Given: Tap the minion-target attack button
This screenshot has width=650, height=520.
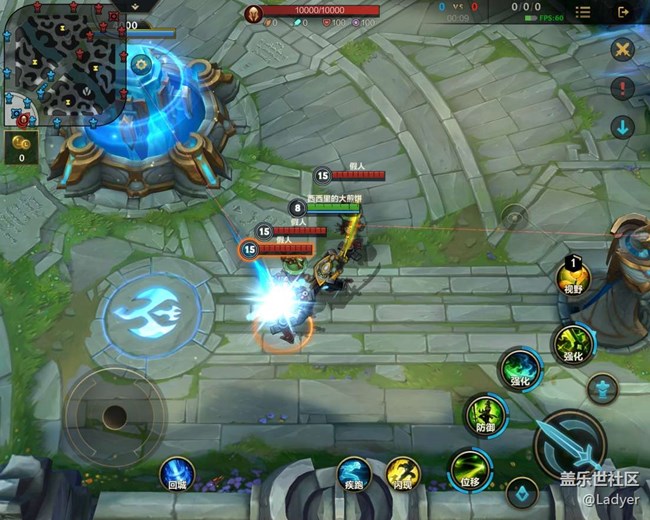Looking at the screenshot, I should [521, 491].
